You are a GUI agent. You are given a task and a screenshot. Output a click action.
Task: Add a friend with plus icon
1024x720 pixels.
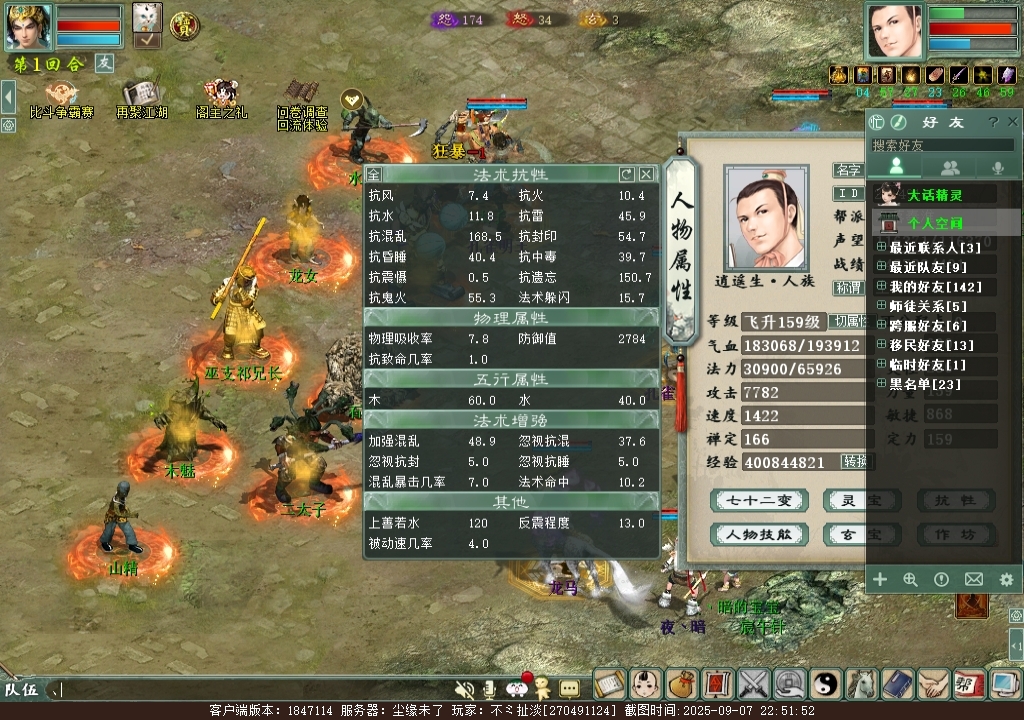click(880, 579)
